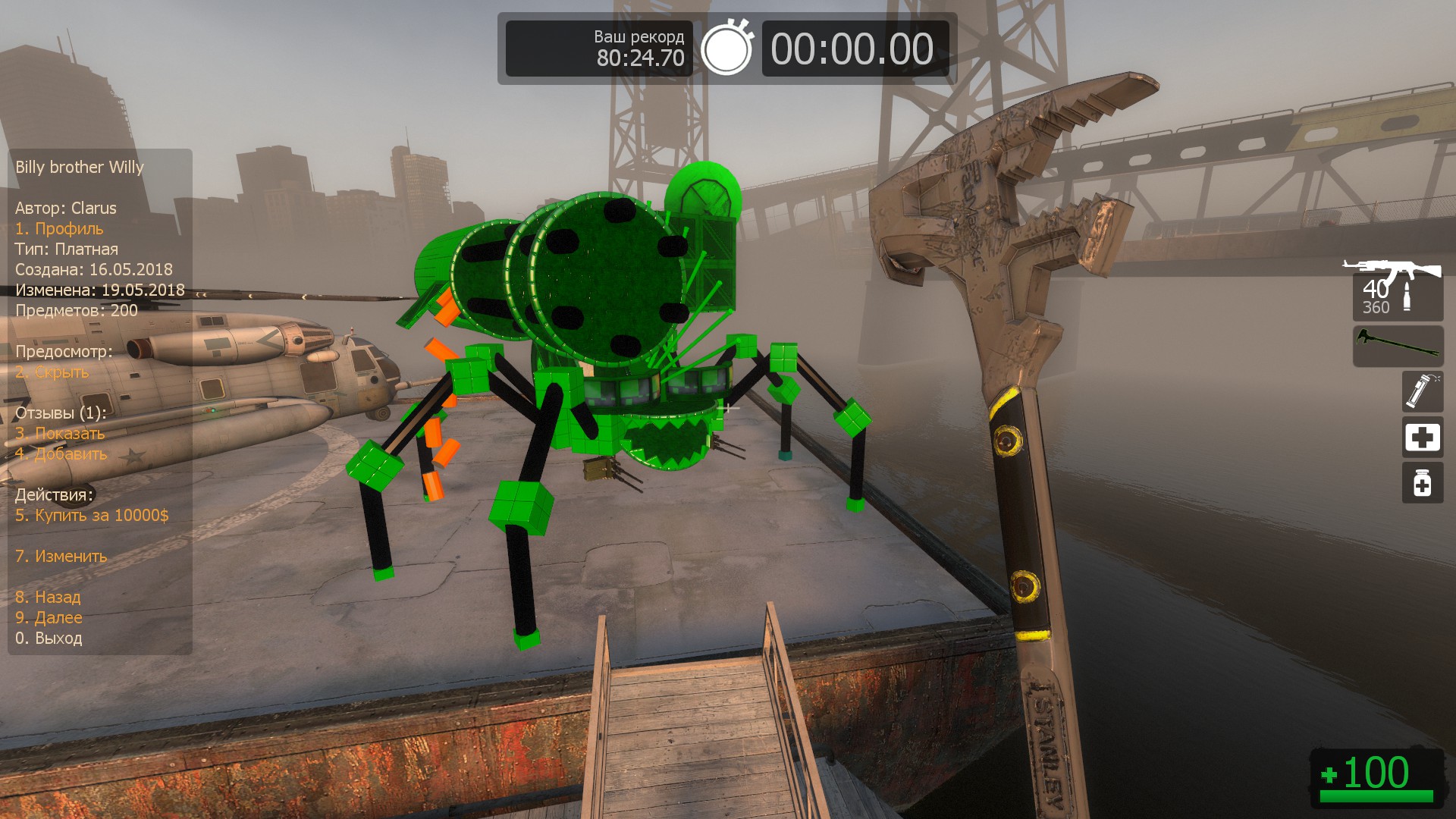
Task: Go to next item with Далее
Action: 49,618
